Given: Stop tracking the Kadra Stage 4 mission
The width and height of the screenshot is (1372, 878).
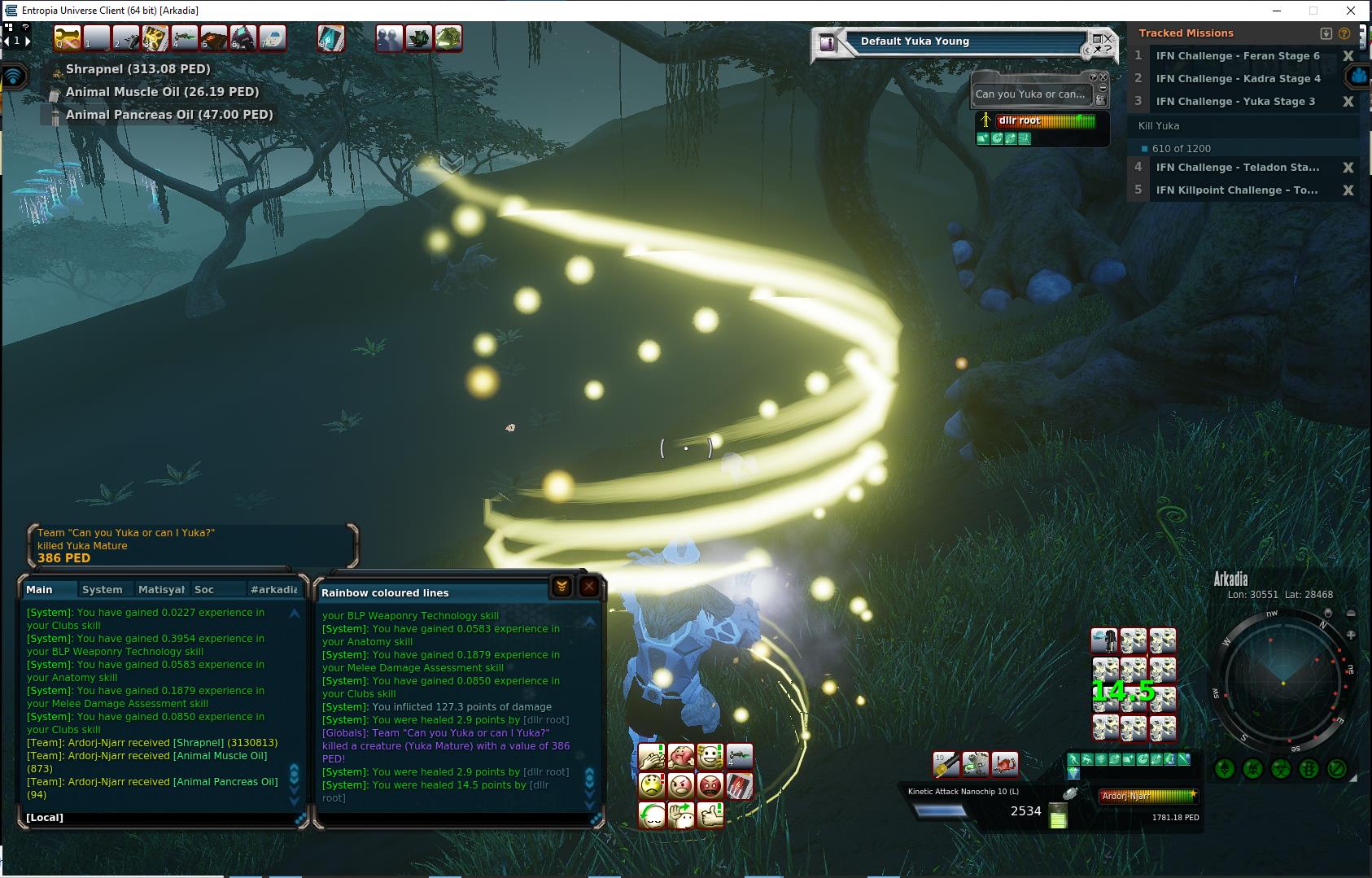Looking at the screenshot, I should tap(1348, 79).
